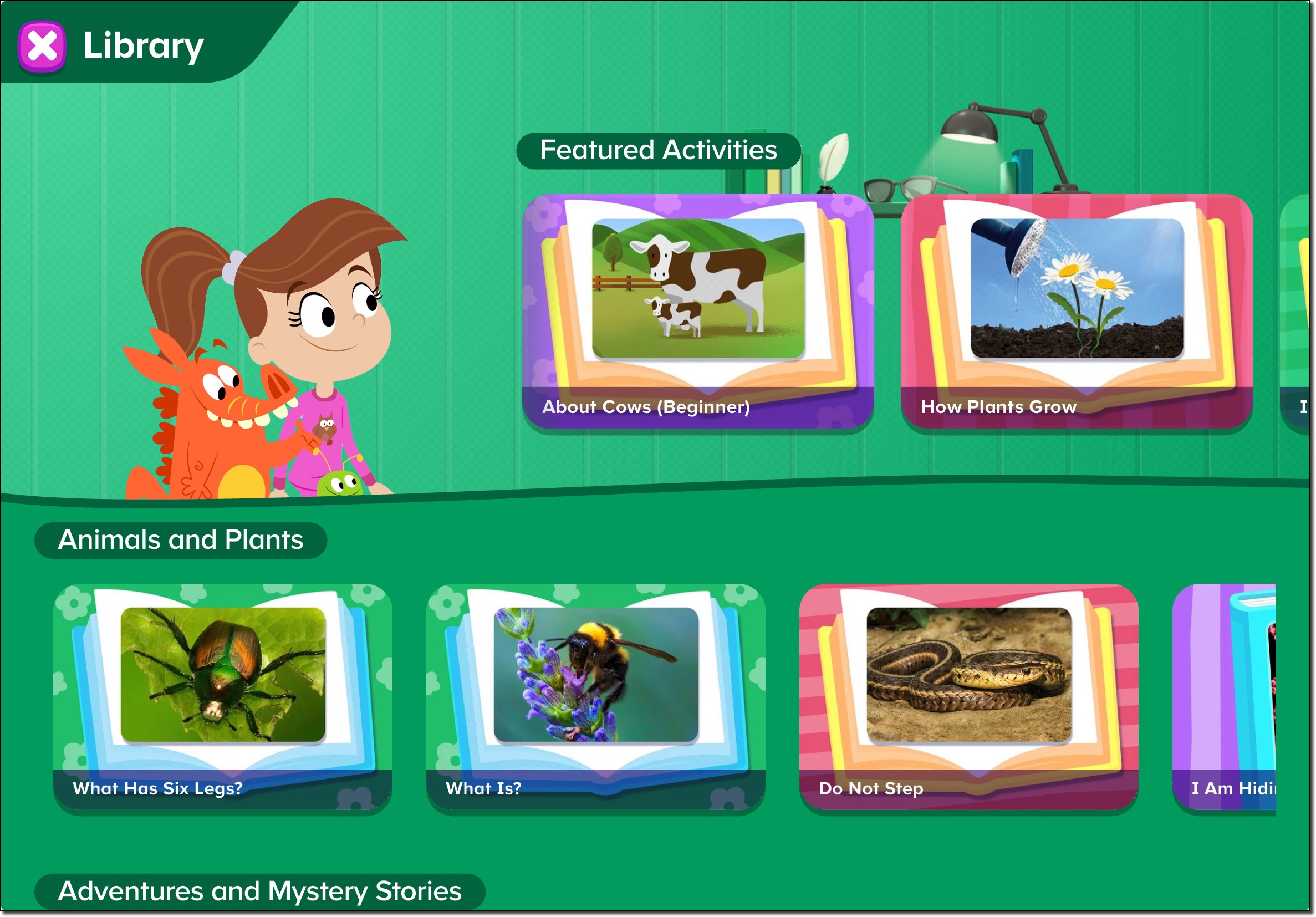Click the Adventures and Mystery Stories section header

coord(261,890)
